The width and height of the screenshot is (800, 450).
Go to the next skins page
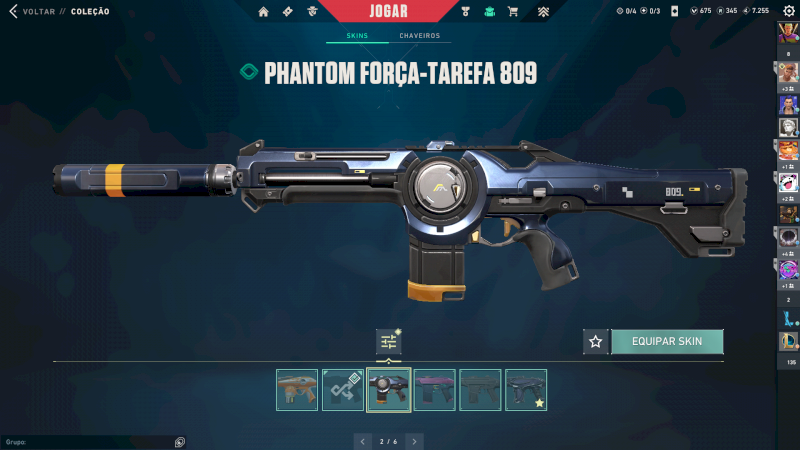coord(414,440)
